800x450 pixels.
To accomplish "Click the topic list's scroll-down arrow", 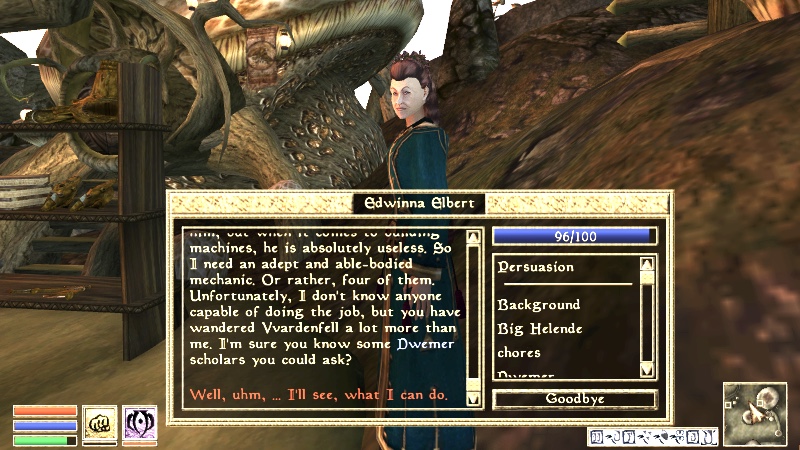I will click(647, 374).
